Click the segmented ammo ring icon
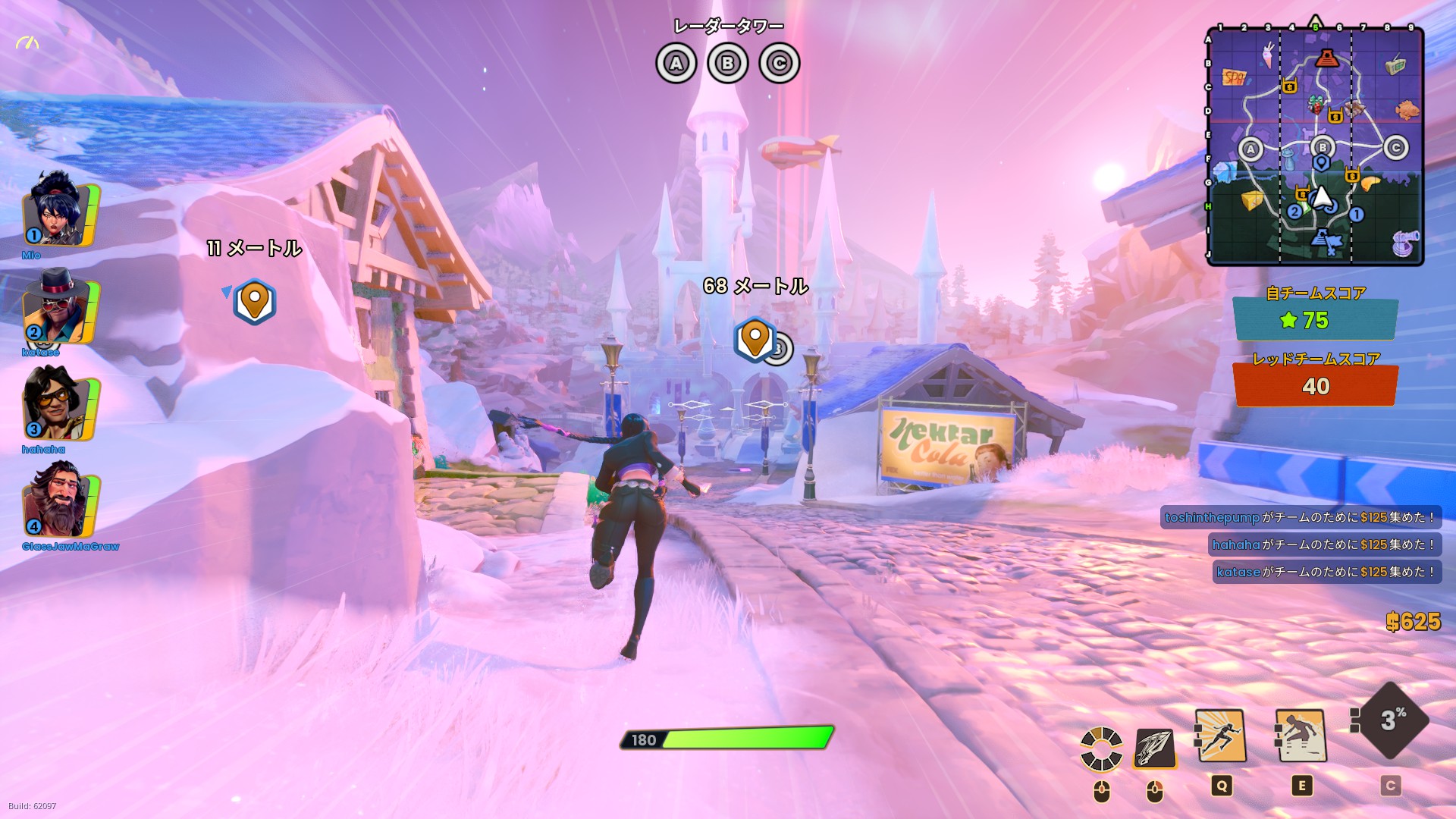The width and height of the screenshot is (1456, 819). pyautogui.click(x=1101, y=748)
